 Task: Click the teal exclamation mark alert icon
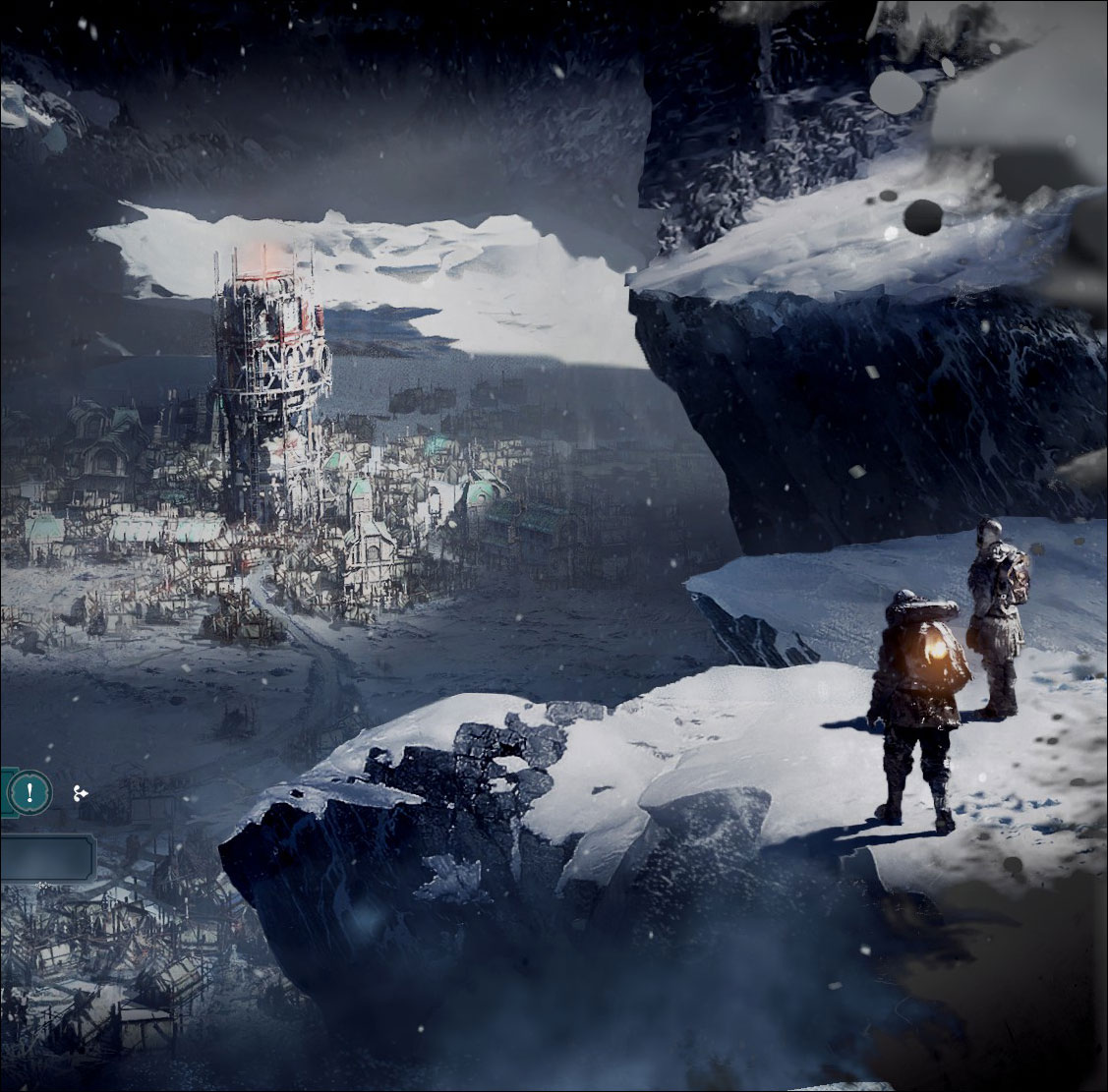[31, 791]
